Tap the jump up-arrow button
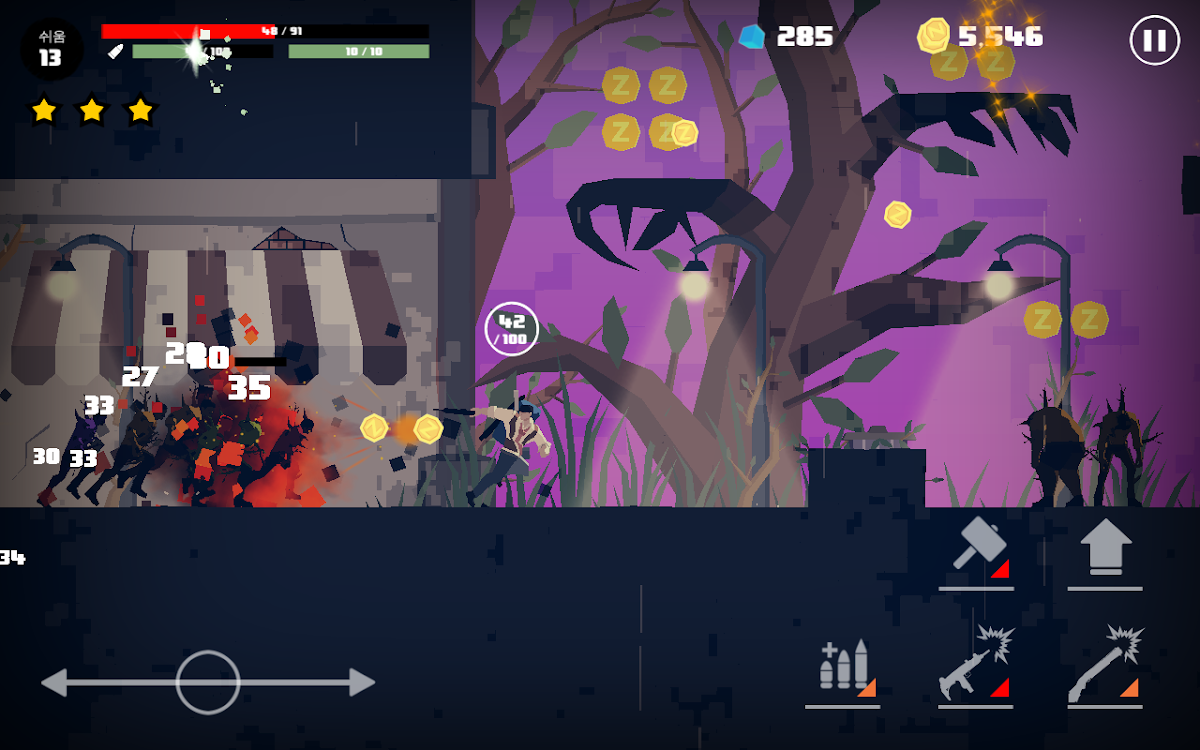 1105,548
